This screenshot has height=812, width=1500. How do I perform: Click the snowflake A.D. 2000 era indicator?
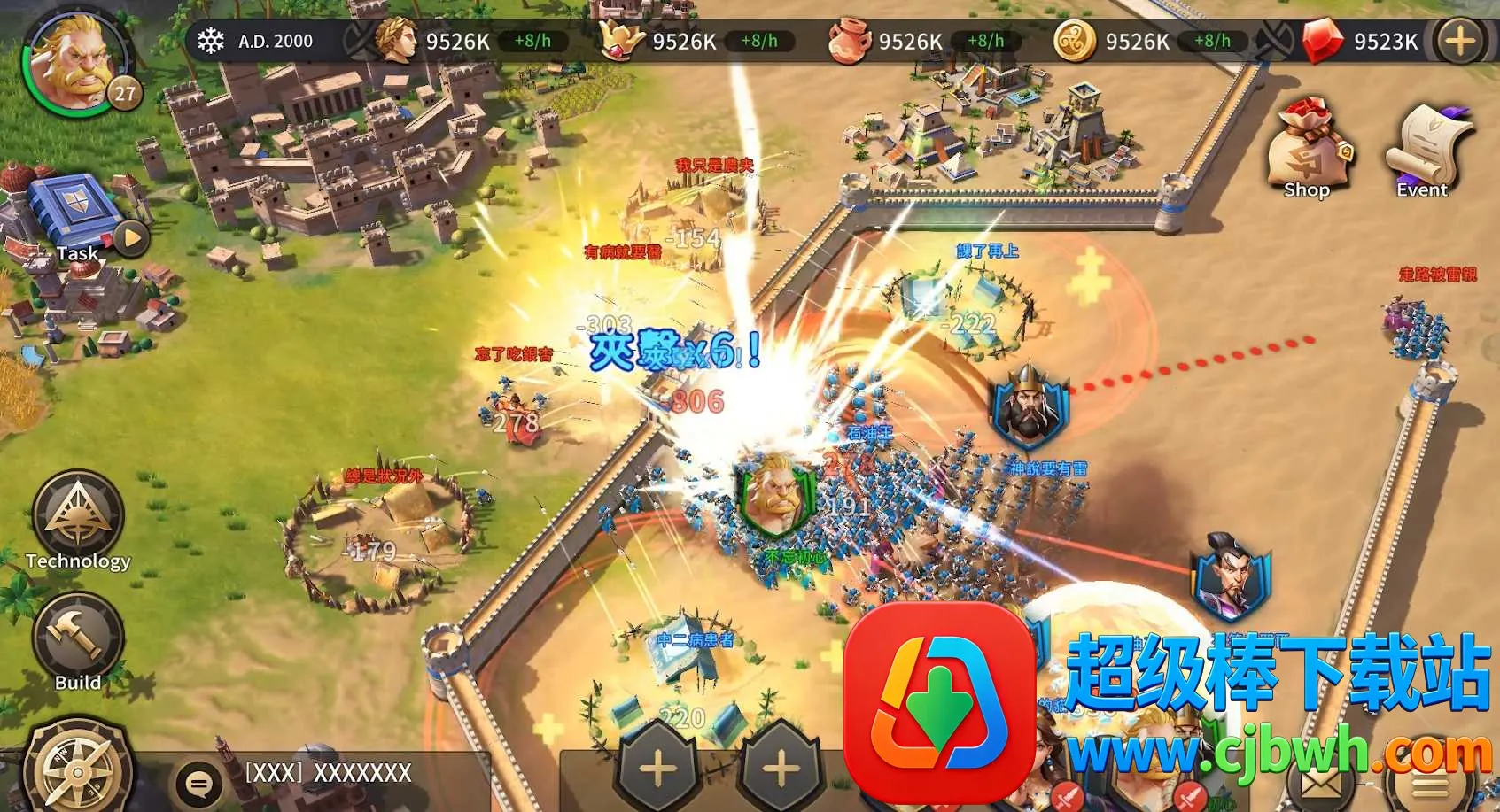[257, 41]
